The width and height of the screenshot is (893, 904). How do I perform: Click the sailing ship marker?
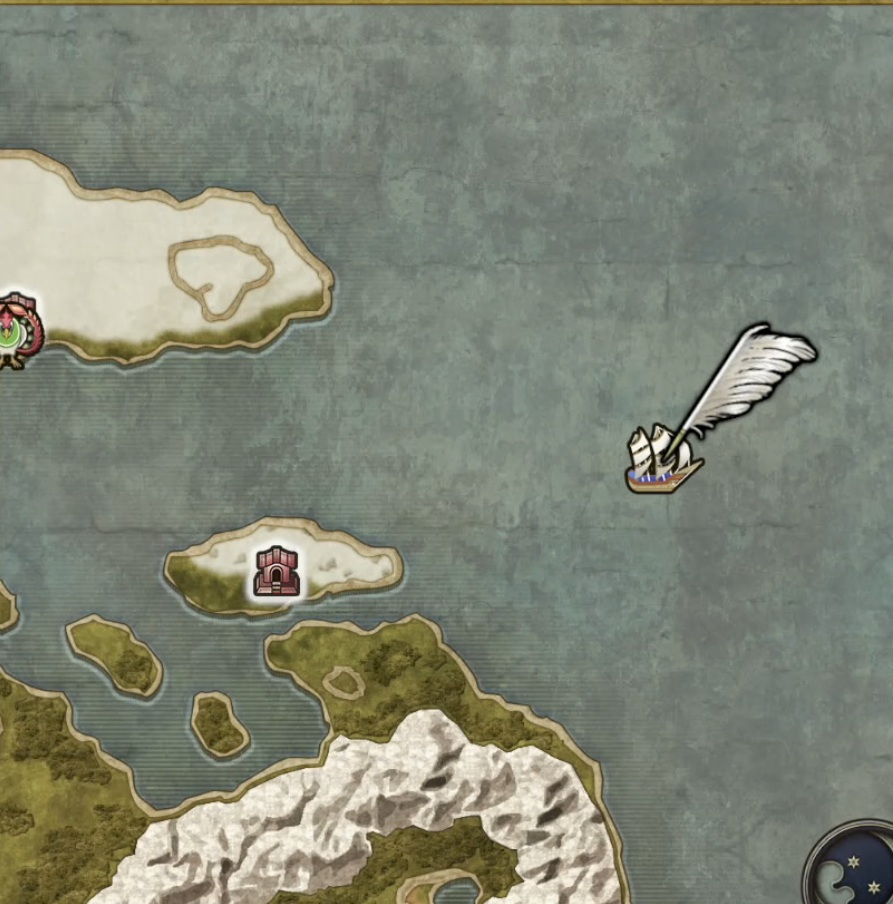tap(661, 461)
